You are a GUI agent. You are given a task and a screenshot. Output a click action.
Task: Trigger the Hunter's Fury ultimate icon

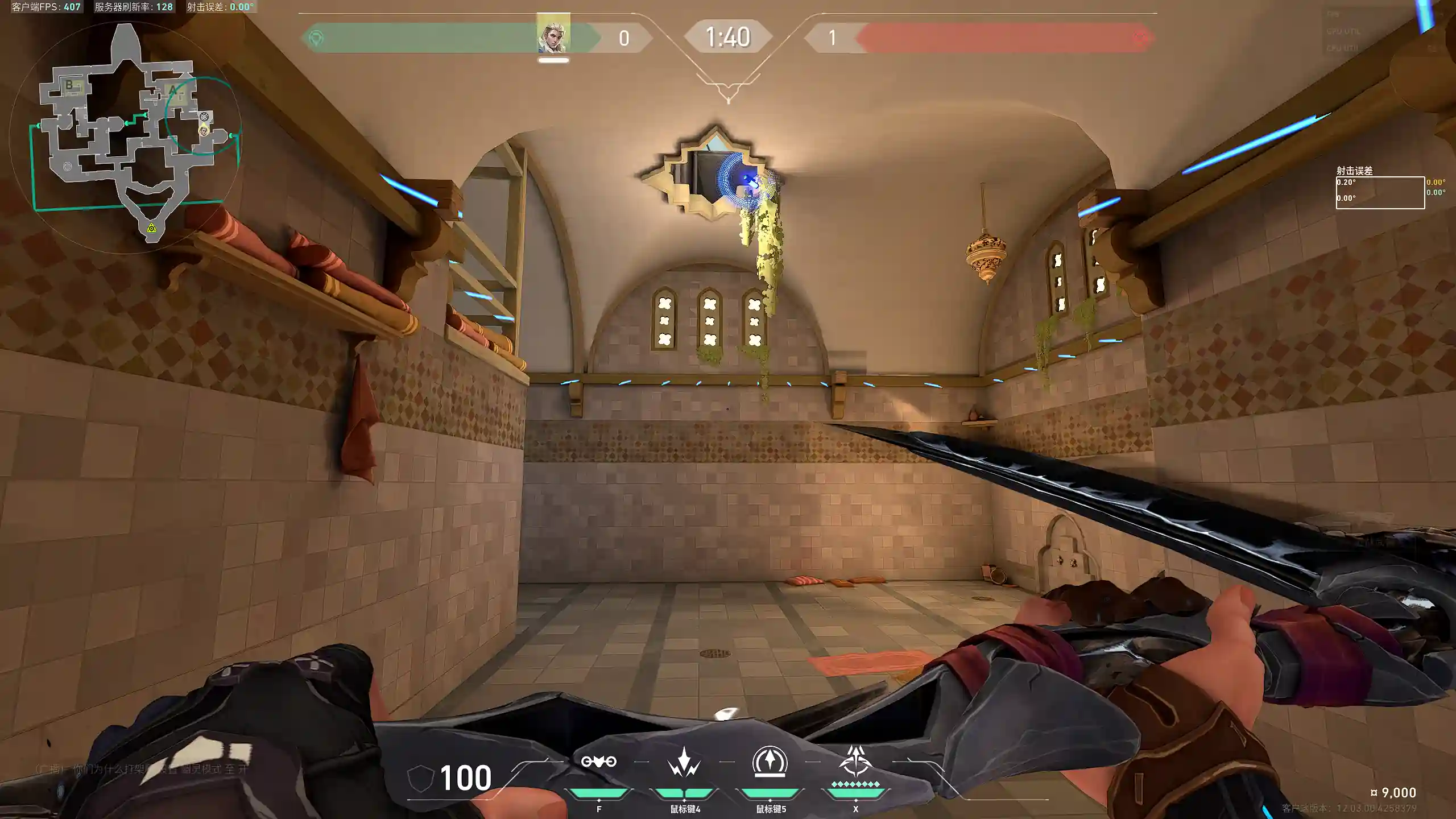[855, 762]
